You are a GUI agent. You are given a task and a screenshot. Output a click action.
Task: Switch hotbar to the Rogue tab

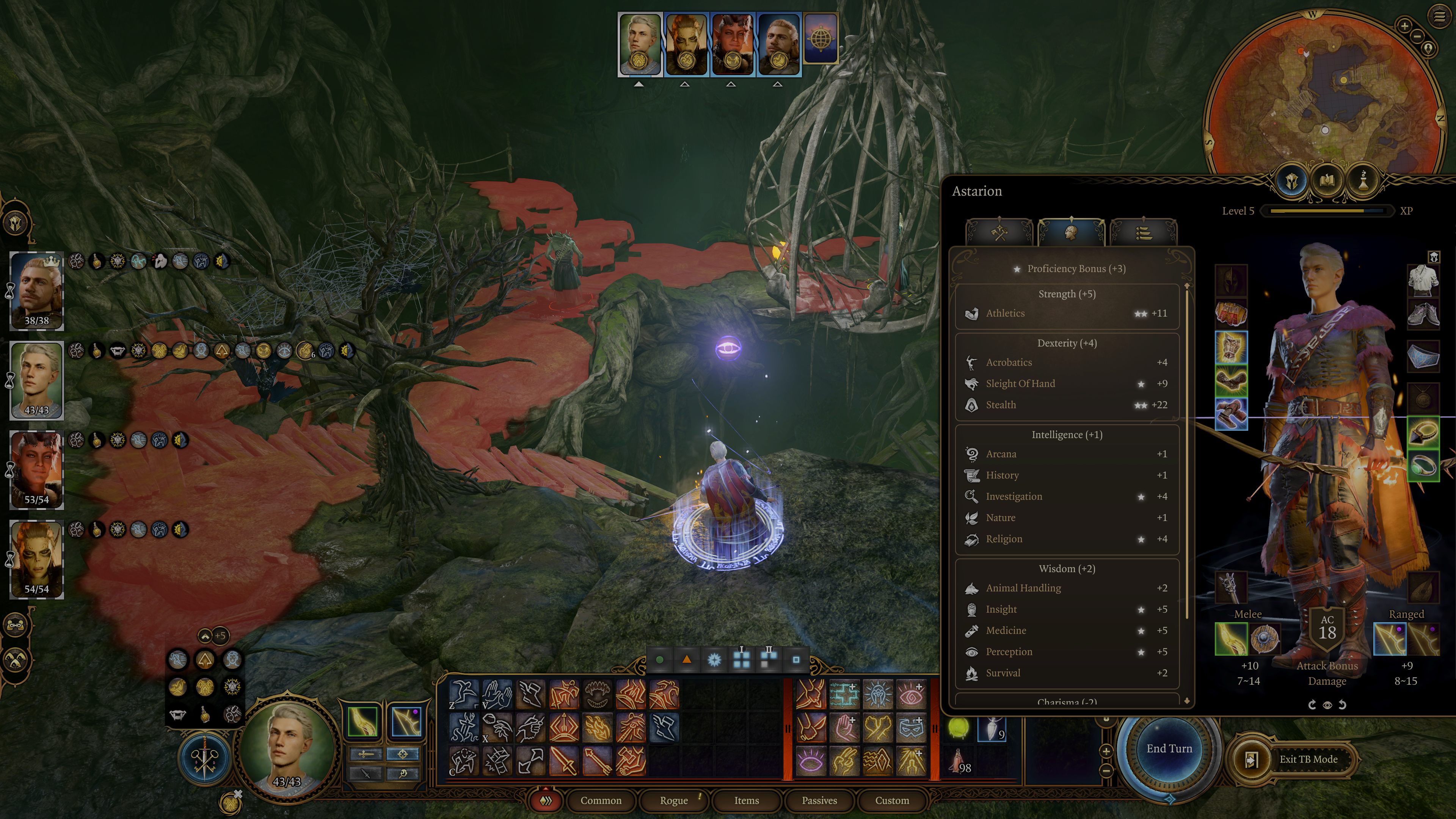point(673,800)
